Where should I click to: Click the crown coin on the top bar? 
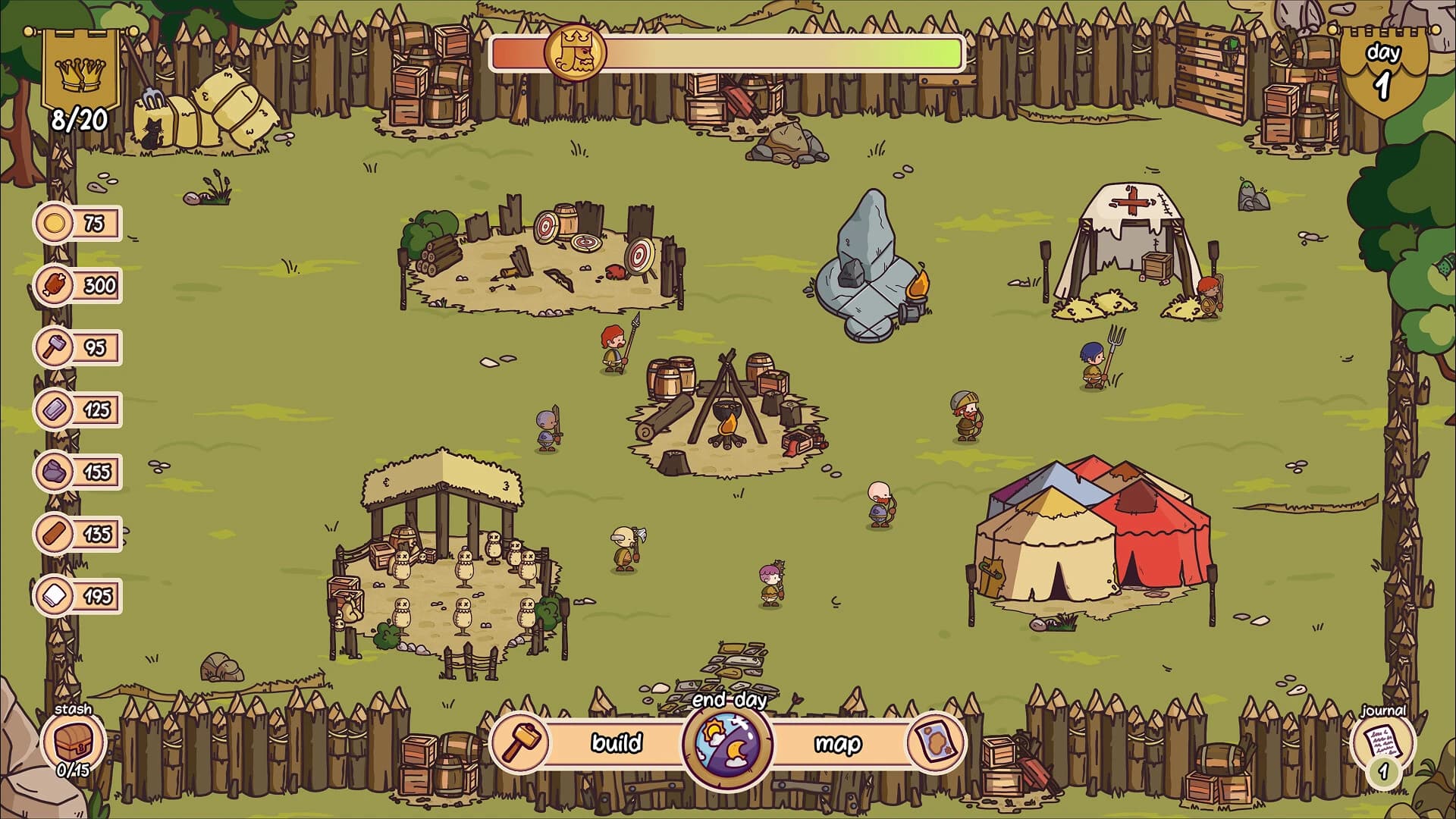pos(576,53)
